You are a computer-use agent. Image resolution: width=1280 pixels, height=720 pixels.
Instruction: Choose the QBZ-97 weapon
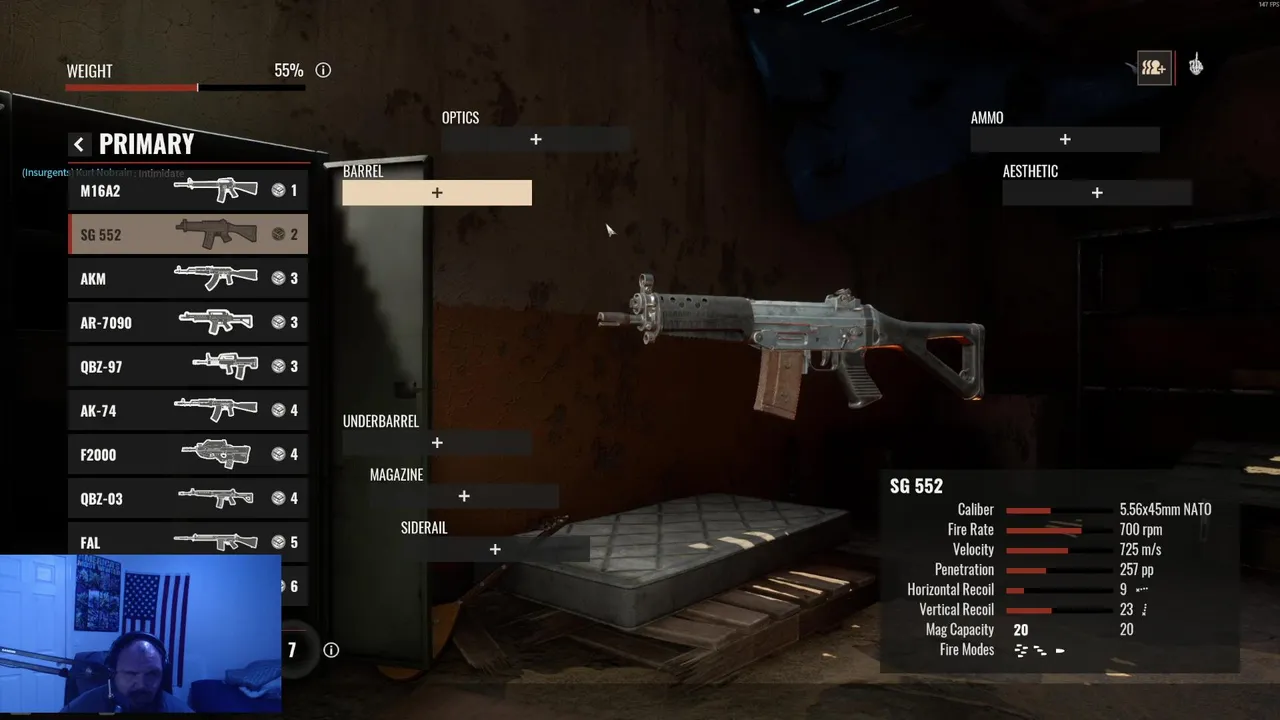(188, 366)
